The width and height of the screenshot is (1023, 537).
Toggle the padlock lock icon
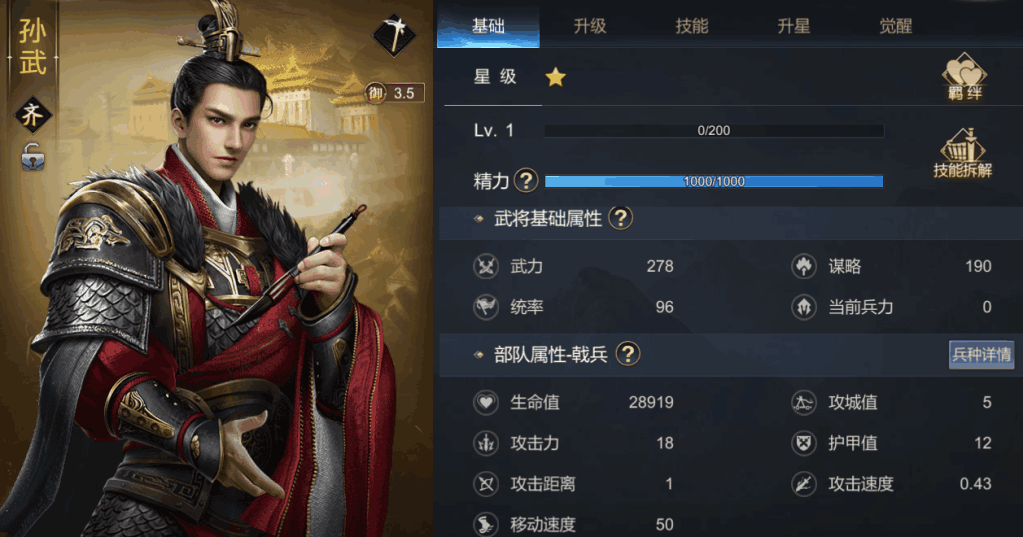(33, 156)
